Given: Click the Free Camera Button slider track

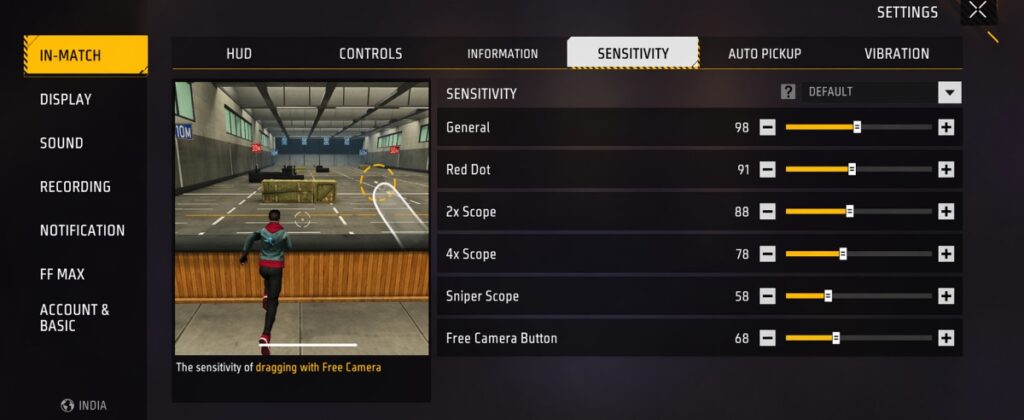Looking at the screenshot, I should (x=858, y=338).
